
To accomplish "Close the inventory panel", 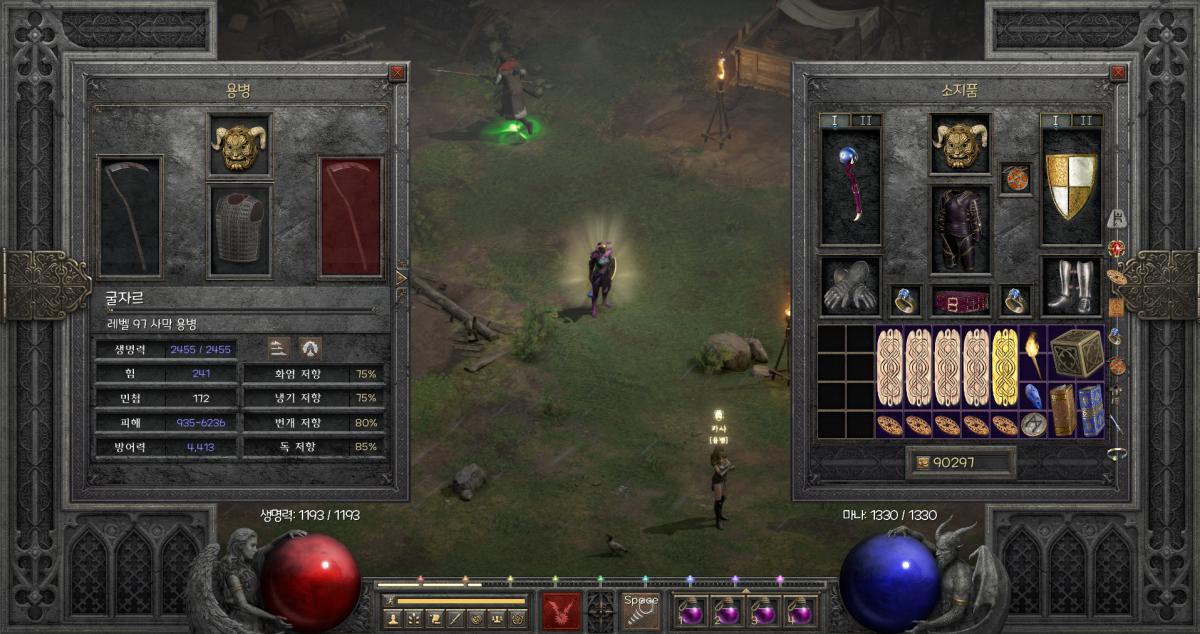I will click(1118, 72).
